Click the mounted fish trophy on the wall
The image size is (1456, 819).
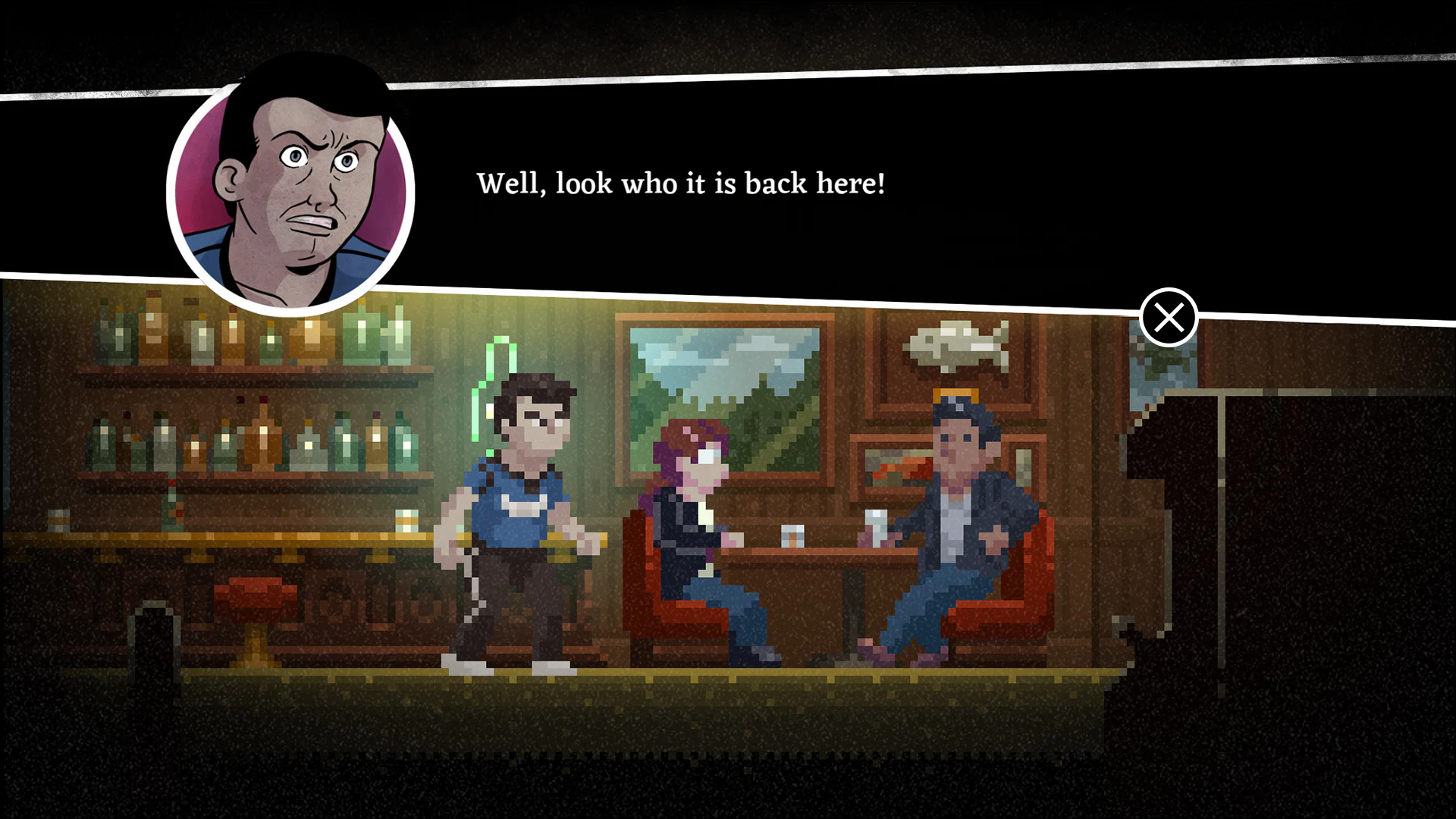[957, 345]
